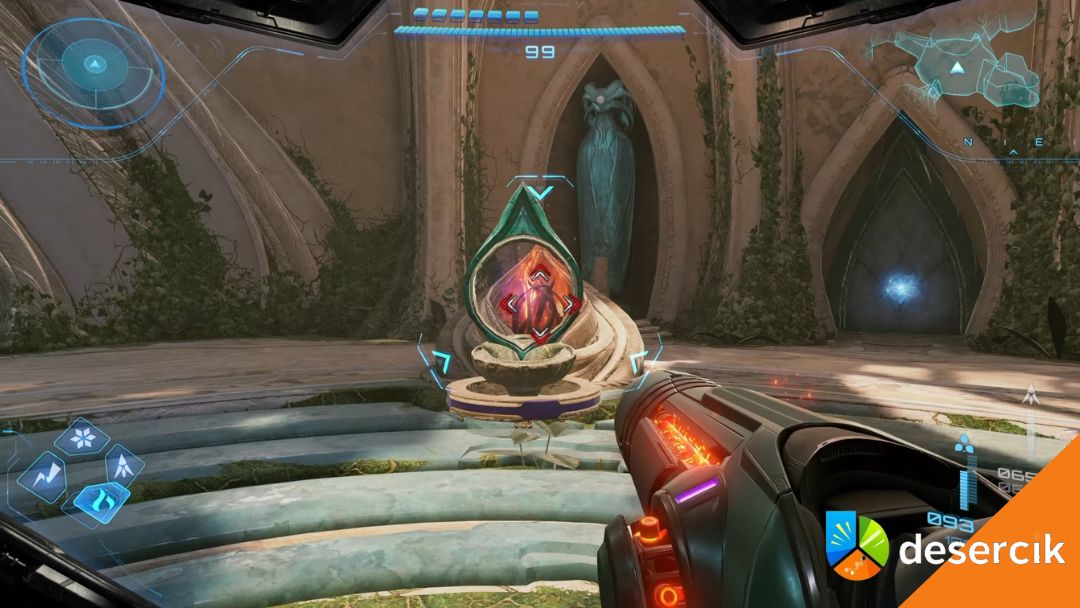Click the circular radar display
This screenshot has height=608, width=1080.
tap(93, 66)
